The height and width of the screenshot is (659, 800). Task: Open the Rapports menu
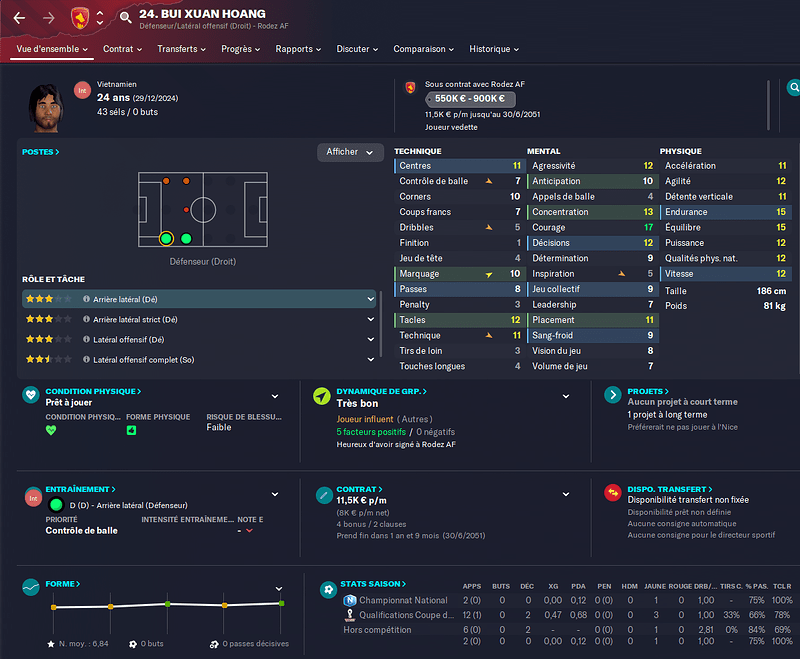tap(299, 49)
